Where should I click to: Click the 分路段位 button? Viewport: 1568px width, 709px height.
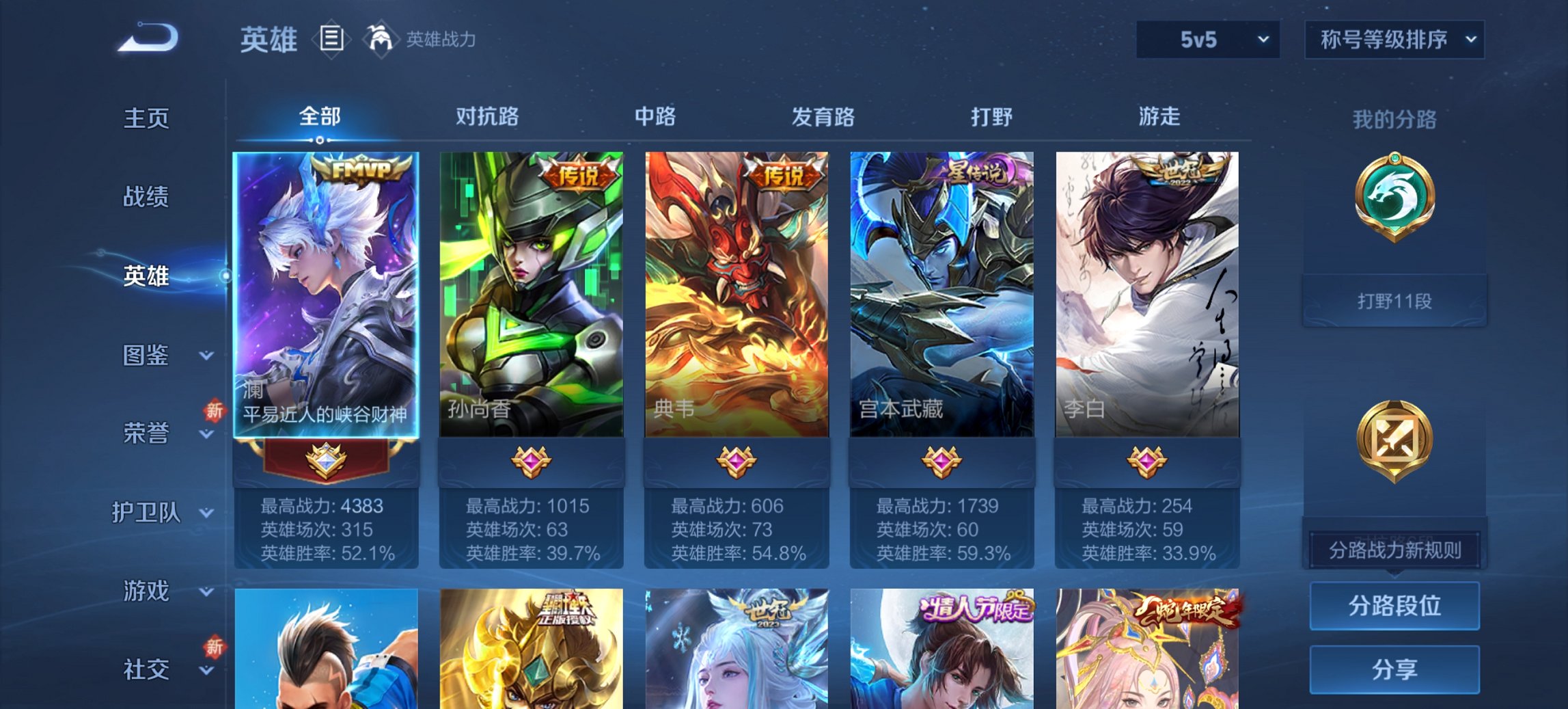pyautogui.click(x=1394, y=606)
